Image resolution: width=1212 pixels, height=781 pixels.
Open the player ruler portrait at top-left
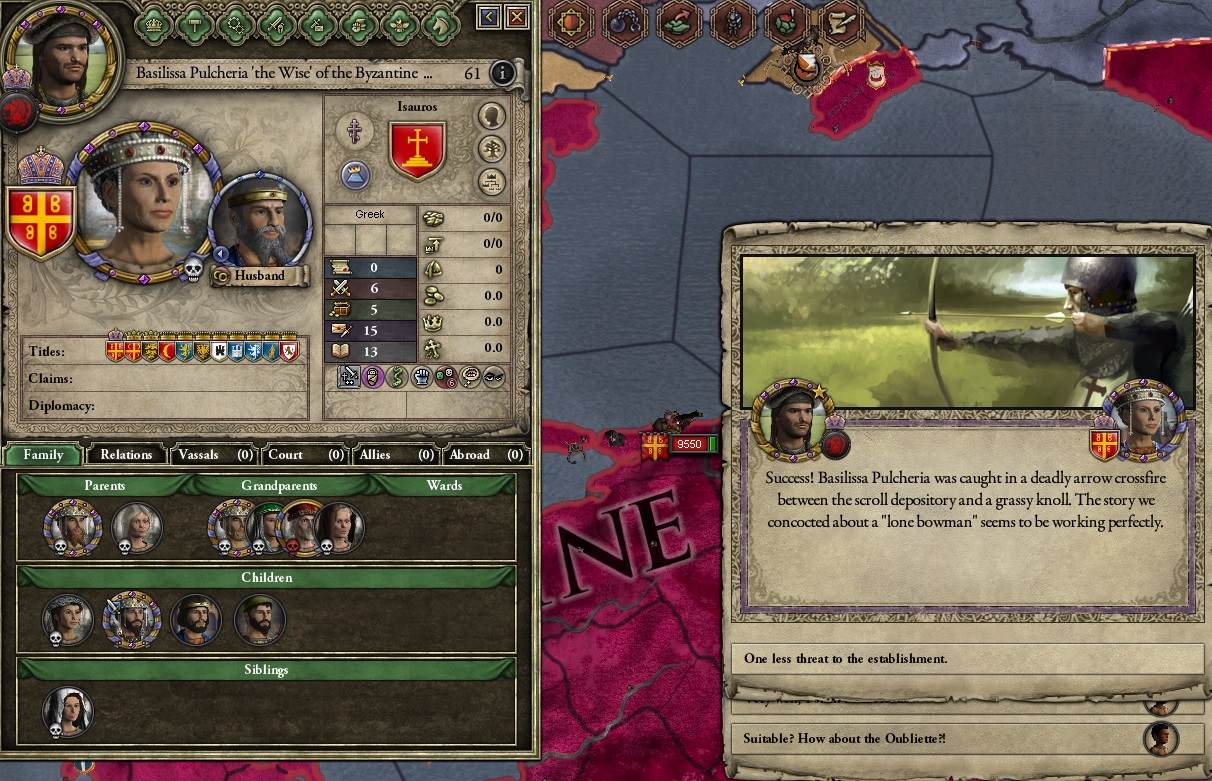[x=62, y=50]
